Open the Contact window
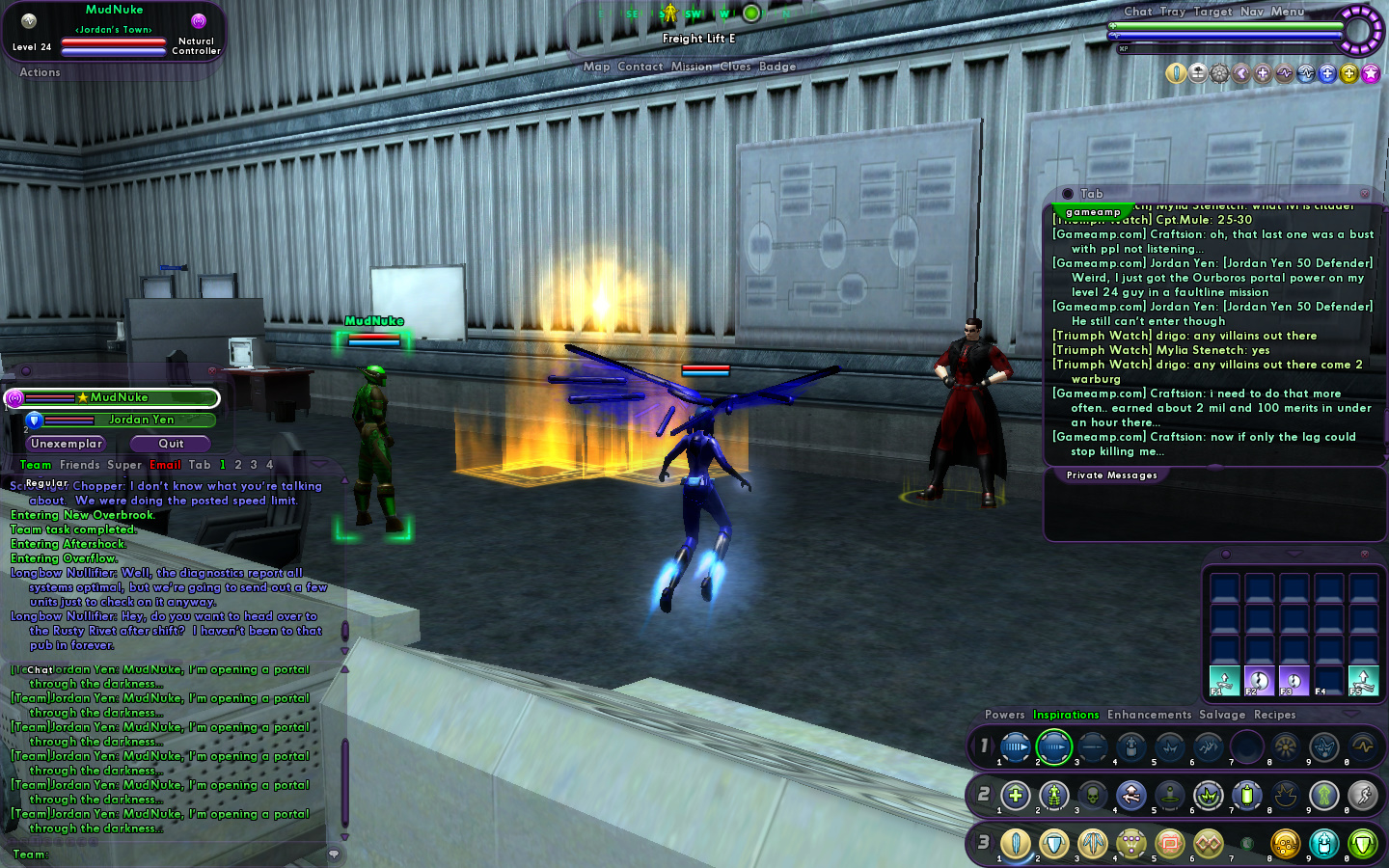This screenshot has width=1389, height=868. 640,67
